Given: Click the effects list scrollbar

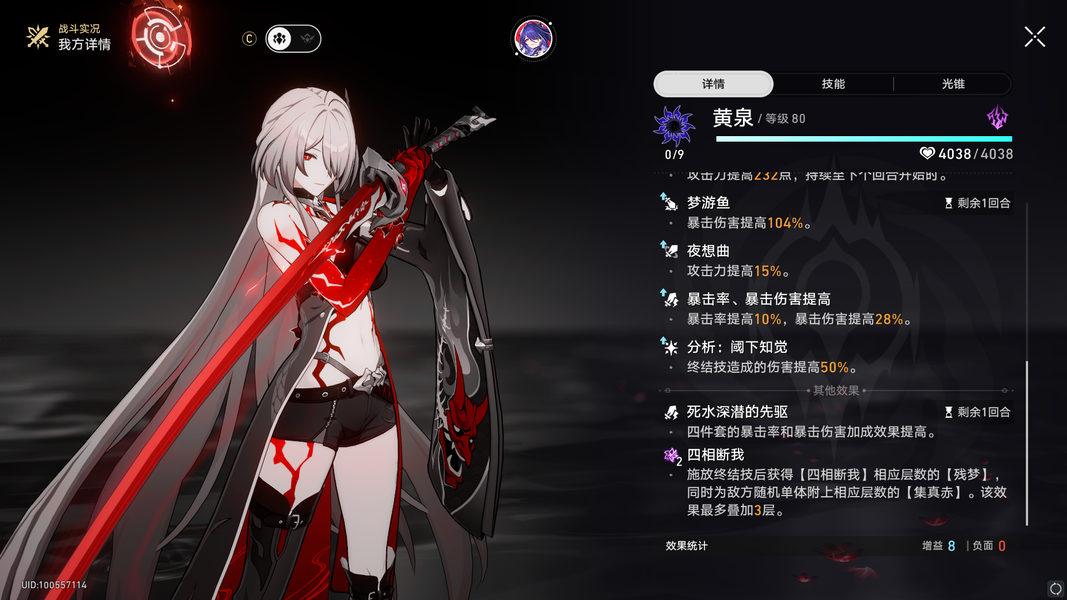Looking at the screenshot, I should coord(1026,440).
